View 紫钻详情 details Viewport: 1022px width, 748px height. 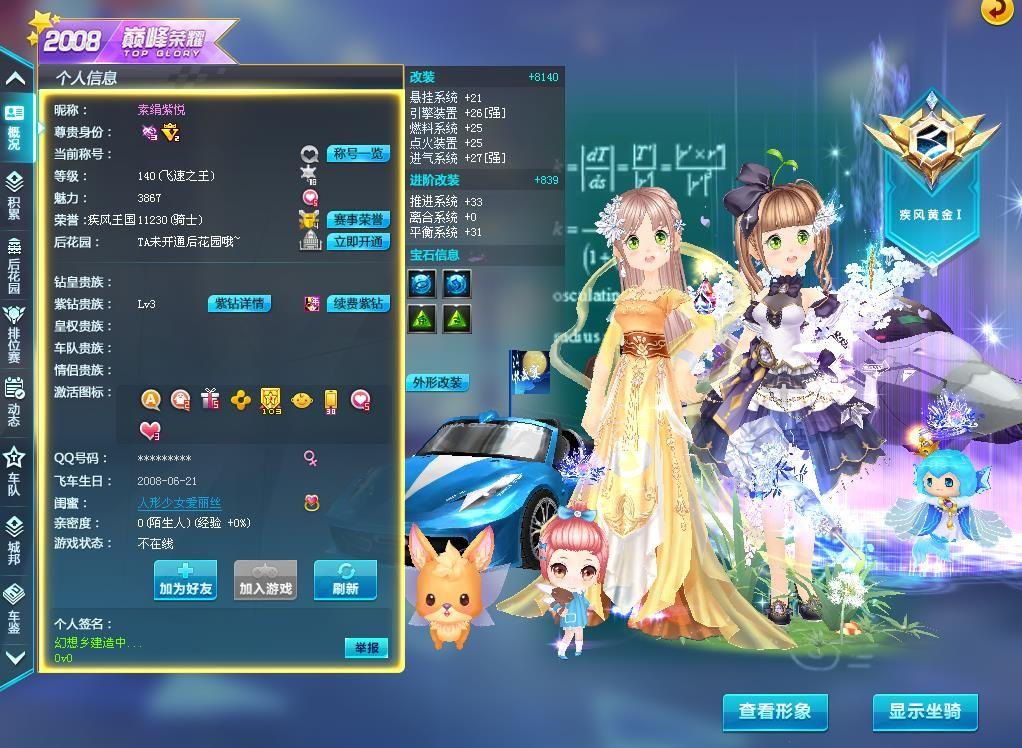[240, 304]
